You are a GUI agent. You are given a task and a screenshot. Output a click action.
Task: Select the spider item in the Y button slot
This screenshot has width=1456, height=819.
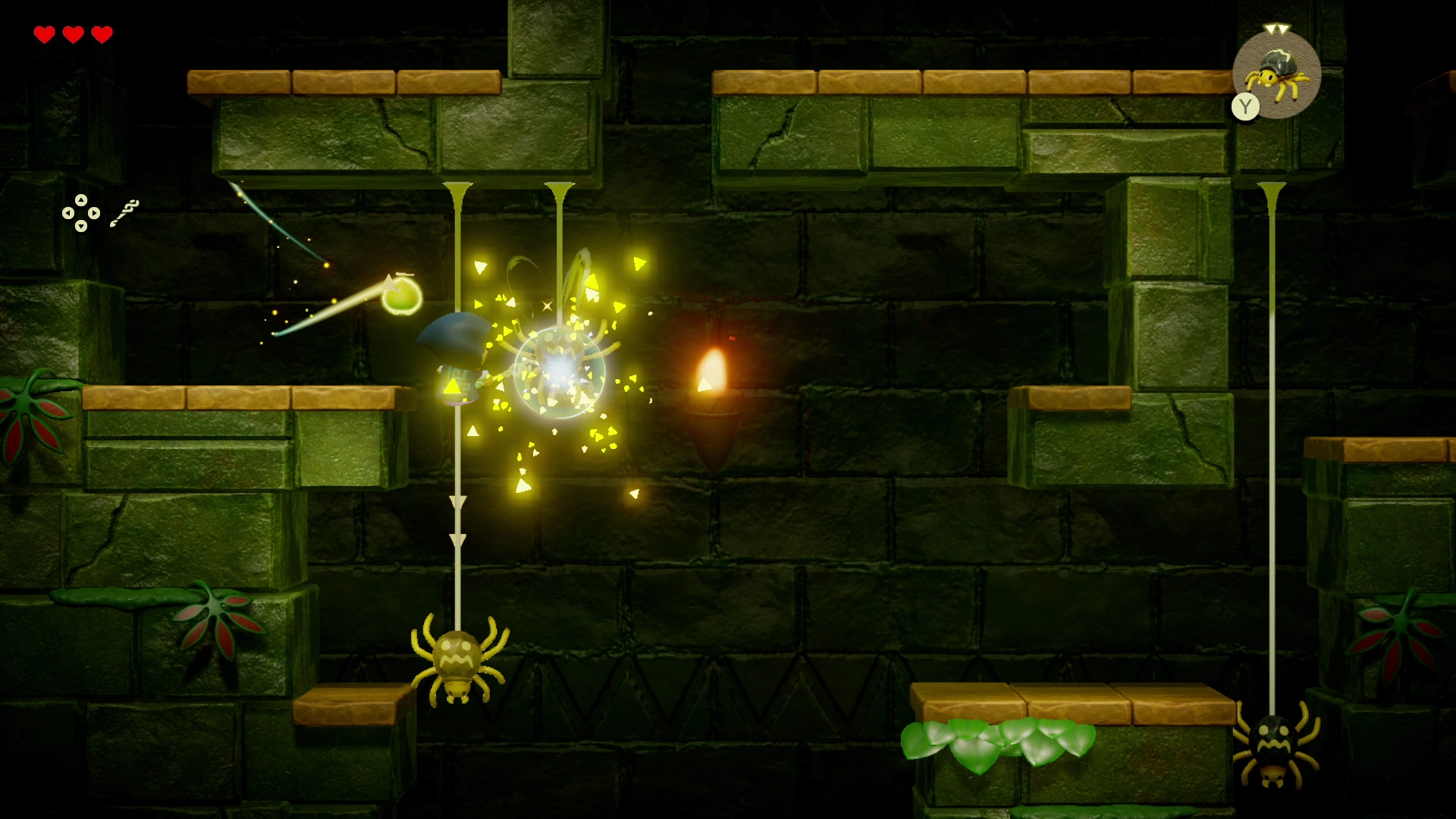coord(1276,74)
